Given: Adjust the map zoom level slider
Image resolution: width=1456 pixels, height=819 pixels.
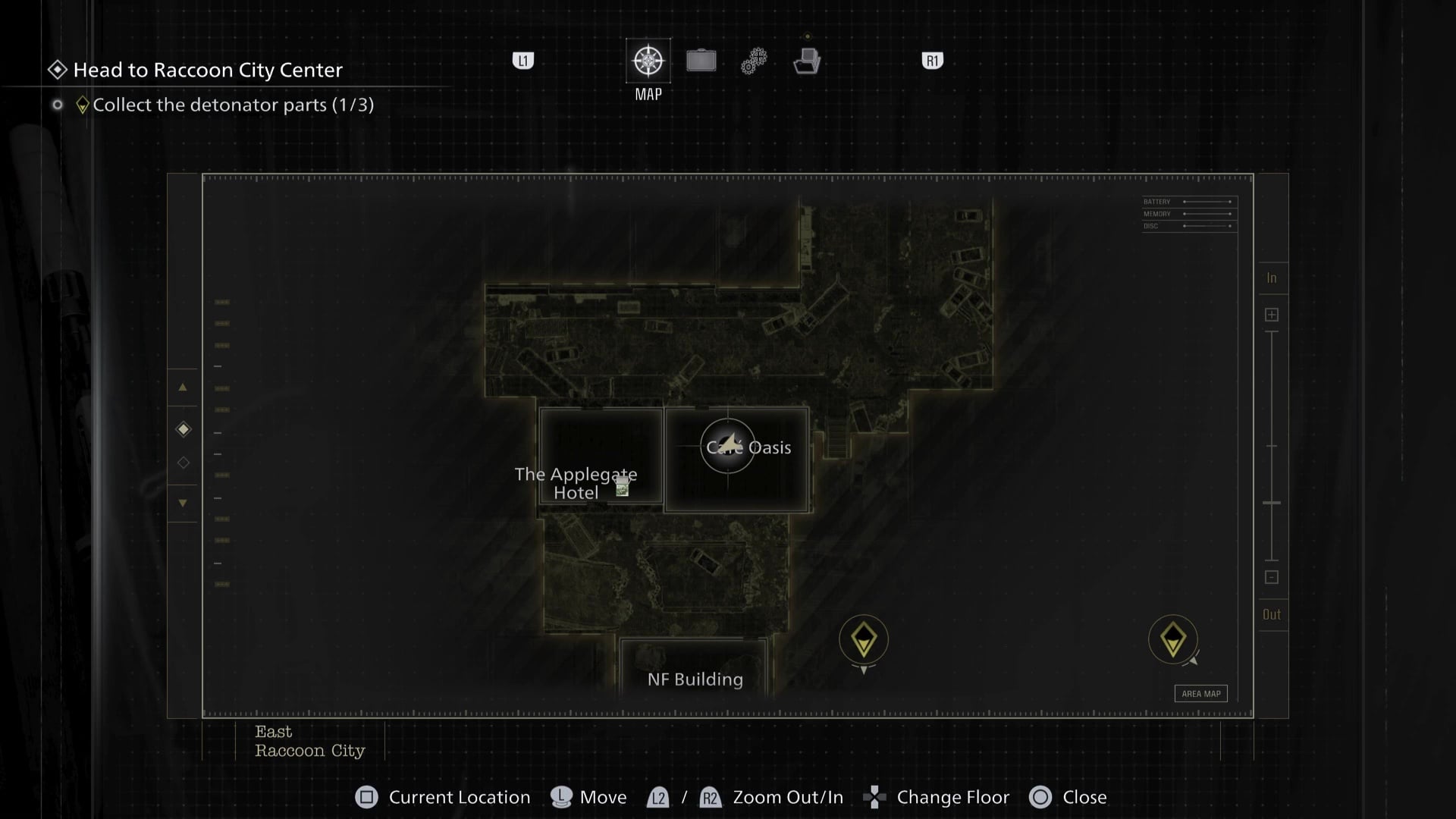Looking at the screenshot, I should point(1272,503).
